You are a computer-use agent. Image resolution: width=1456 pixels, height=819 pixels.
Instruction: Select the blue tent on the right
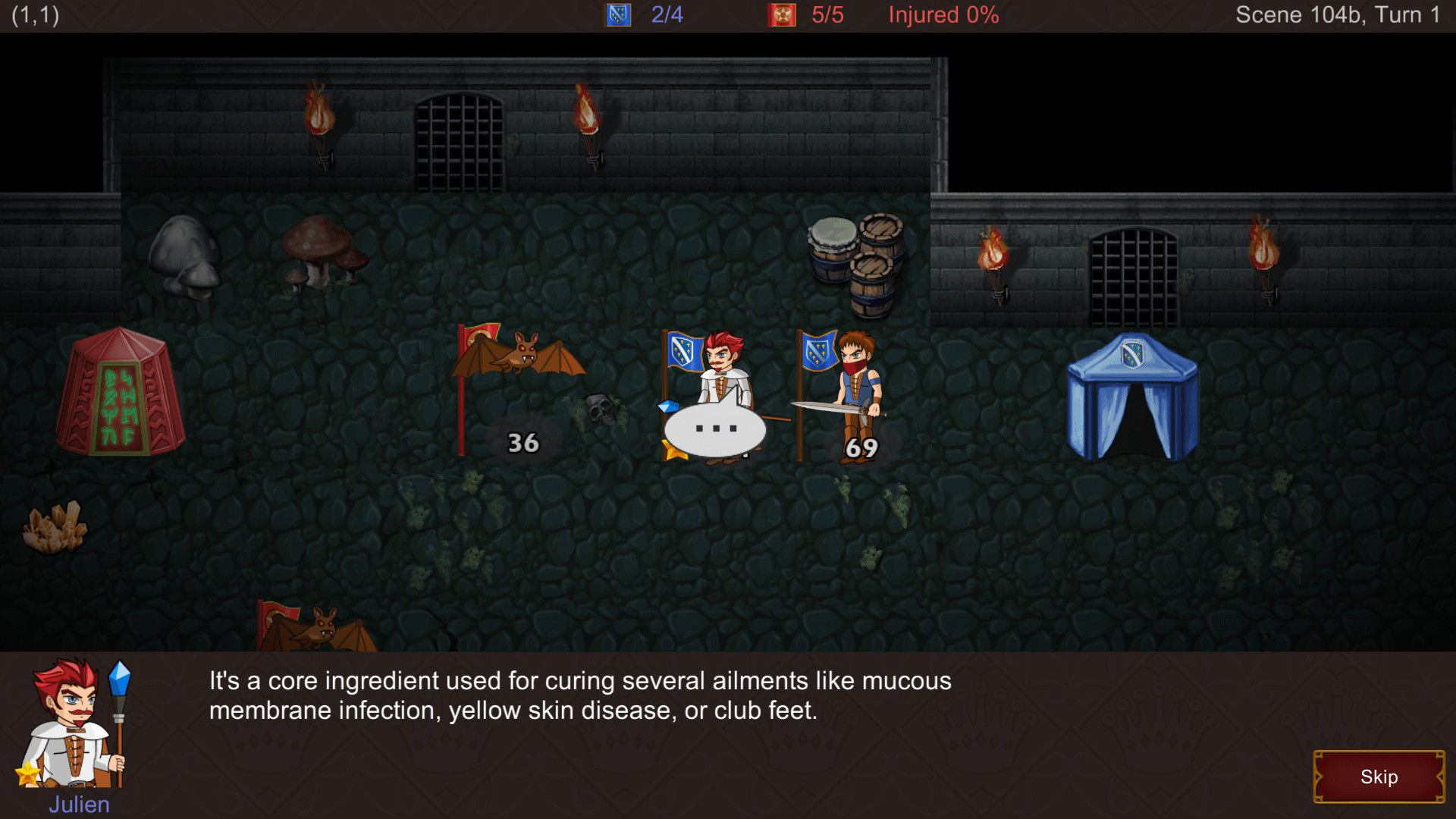coord(1134,394)
